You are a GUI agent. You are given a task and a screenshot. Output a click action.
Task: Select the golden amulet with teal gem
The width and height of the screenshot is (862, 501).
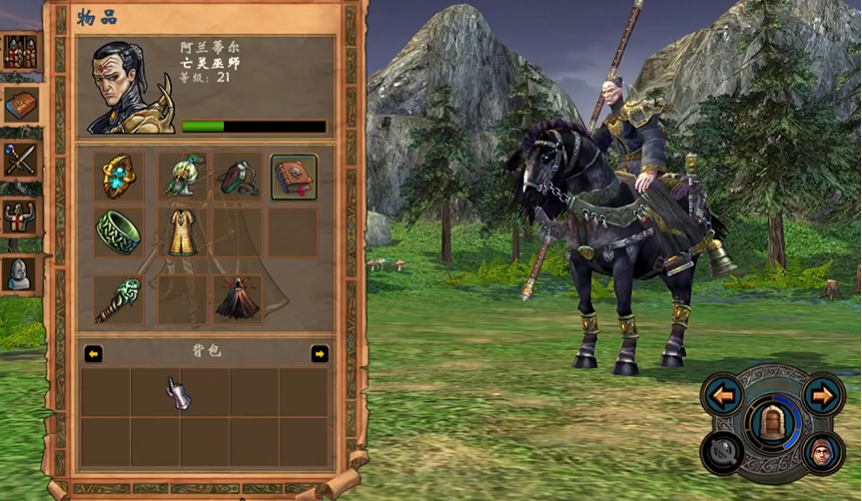click(x=119, y=177)
